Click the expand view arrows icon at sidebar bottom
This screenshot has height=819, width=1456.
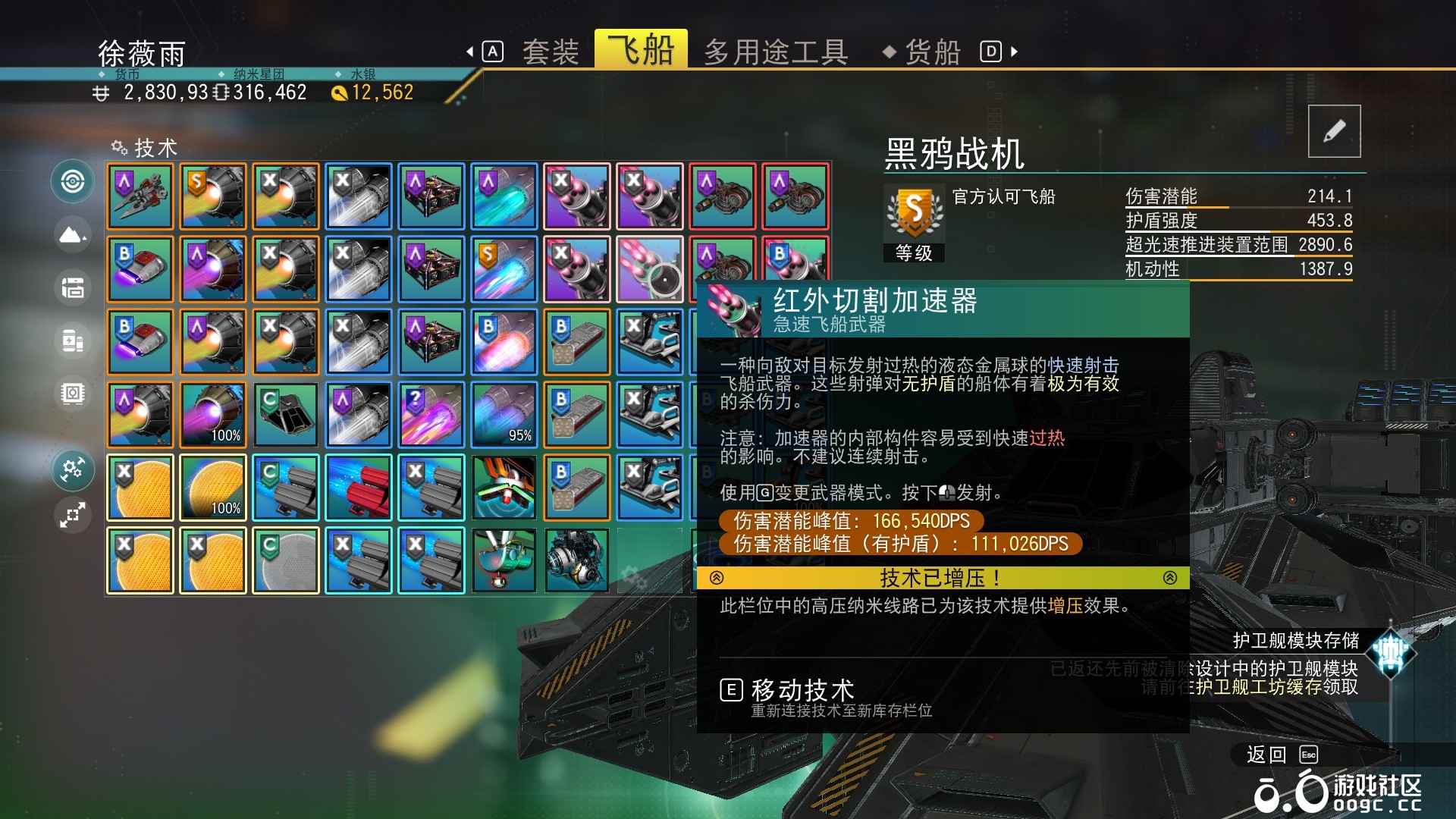point(73,515)
